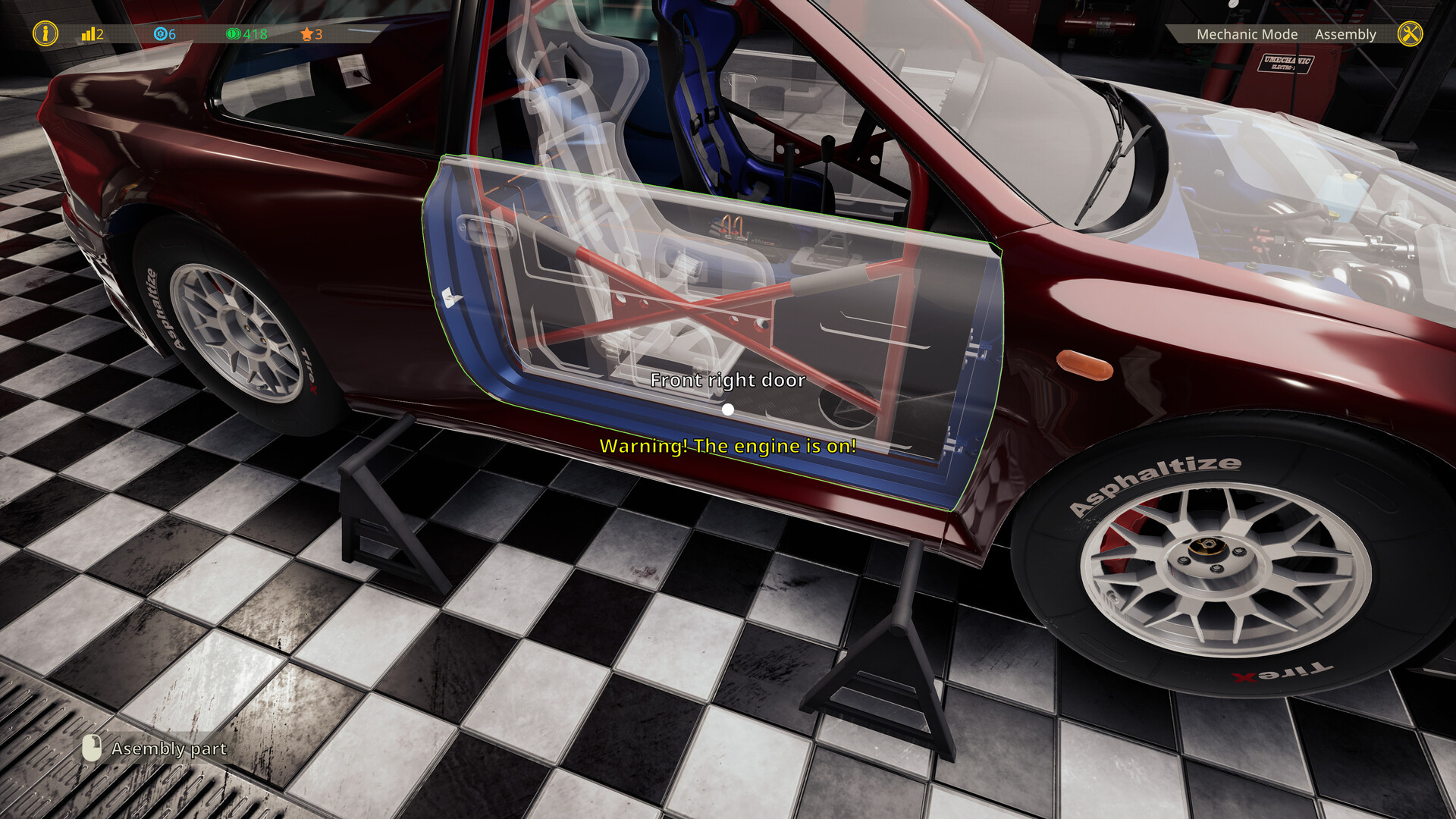Click the Asembly part prompt text
Image resolution: width=1456 pixels, height=819 pixels.
click(168, 749)
